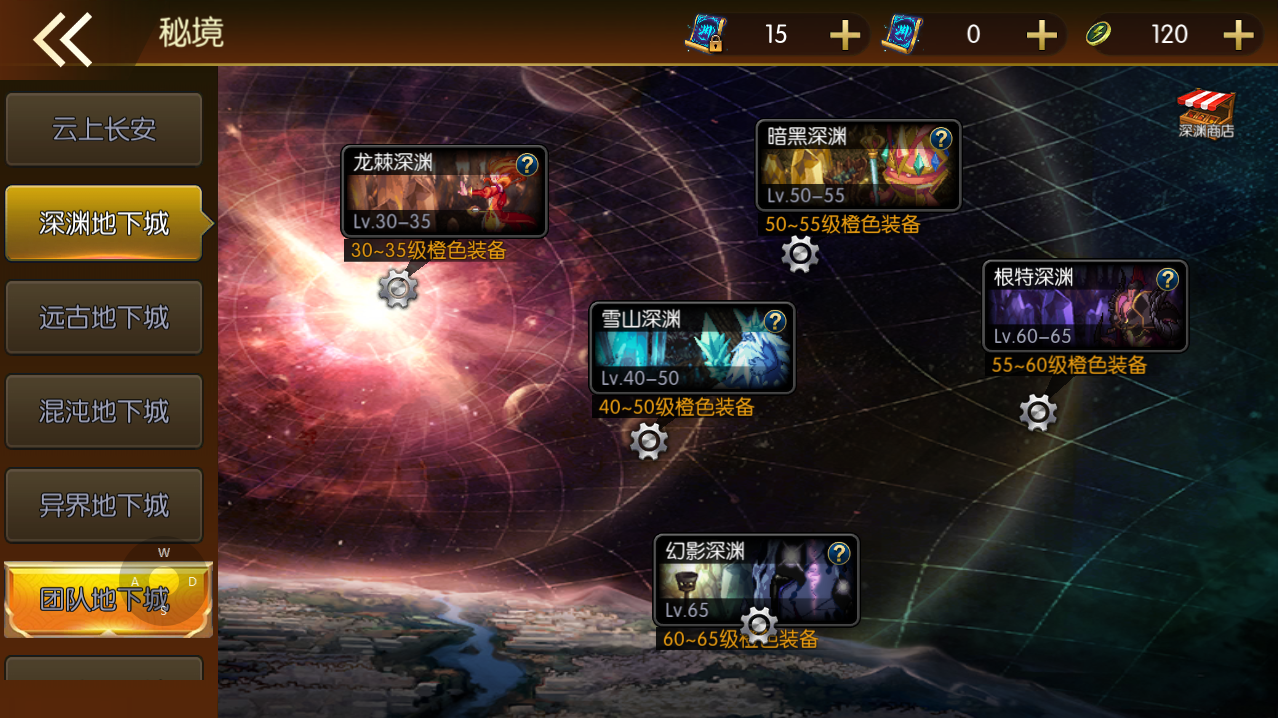
Task: Switch to the 云上长安 tab
Action: point(104,129)
